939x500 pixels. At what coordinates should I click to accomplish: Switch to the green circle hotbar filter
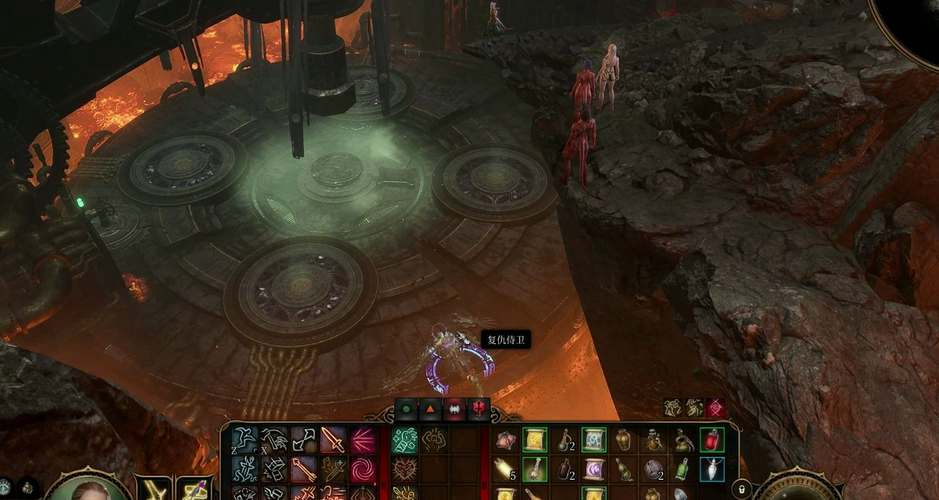[407, 408]
